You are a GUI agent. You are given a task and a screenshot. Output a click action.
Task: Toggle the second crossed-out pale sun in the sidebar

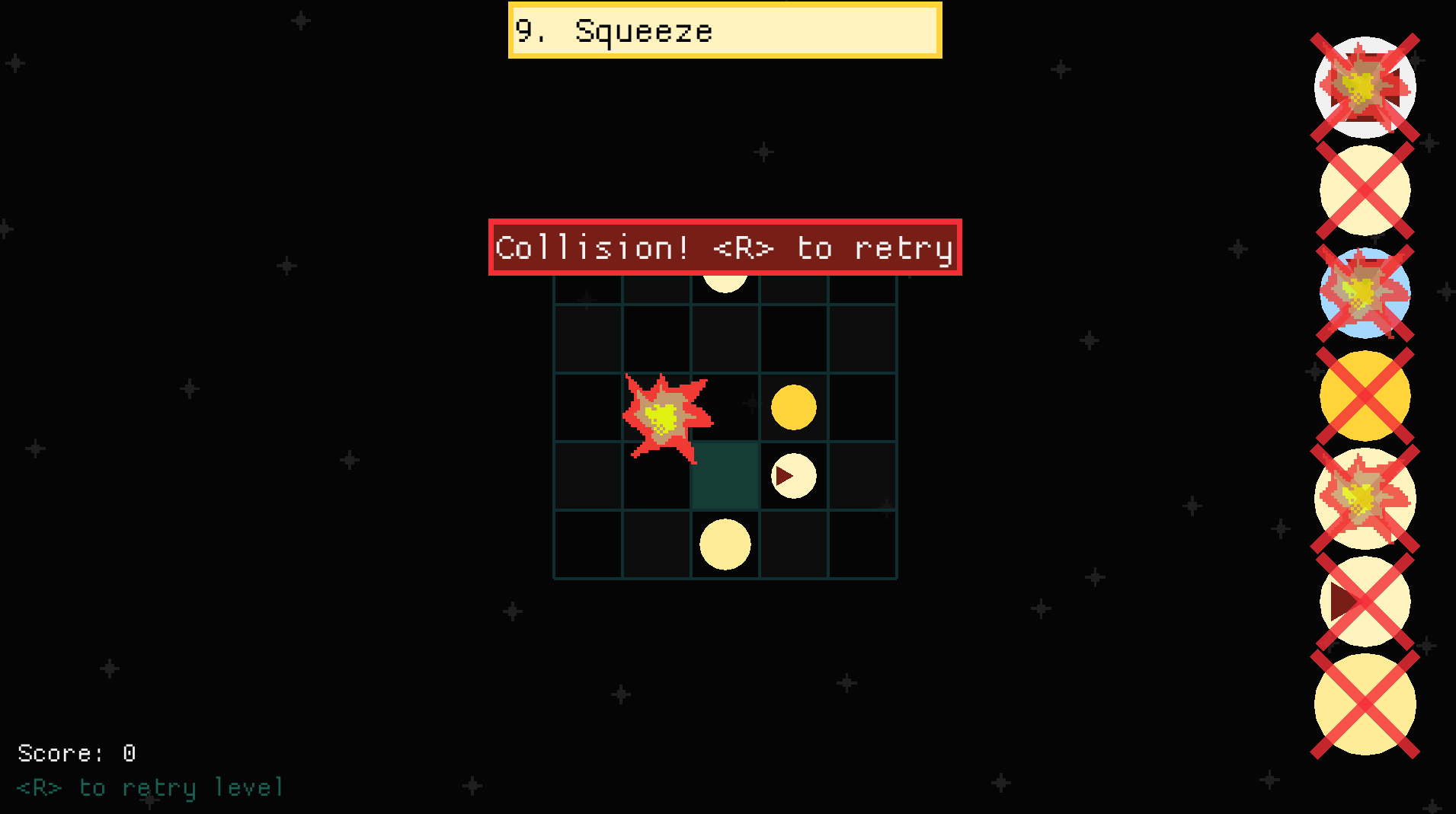[x=1364, y=190]
